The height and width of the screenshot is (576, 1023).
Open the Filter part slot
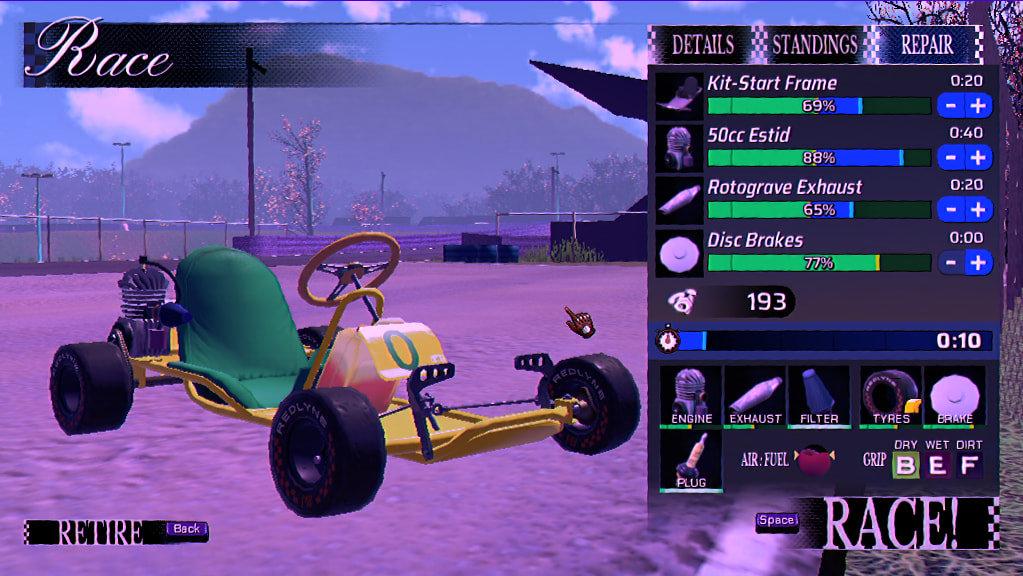click(819, 396)
